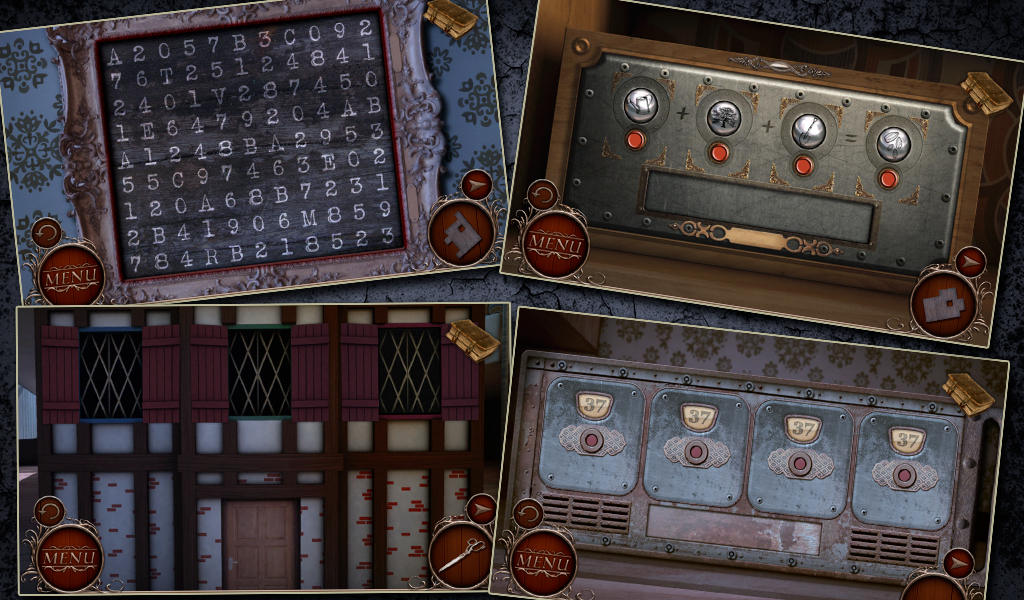Open the MENU on the symbol equation panel
Viewport: 1024px width, 600px height.
coord(555,242)
